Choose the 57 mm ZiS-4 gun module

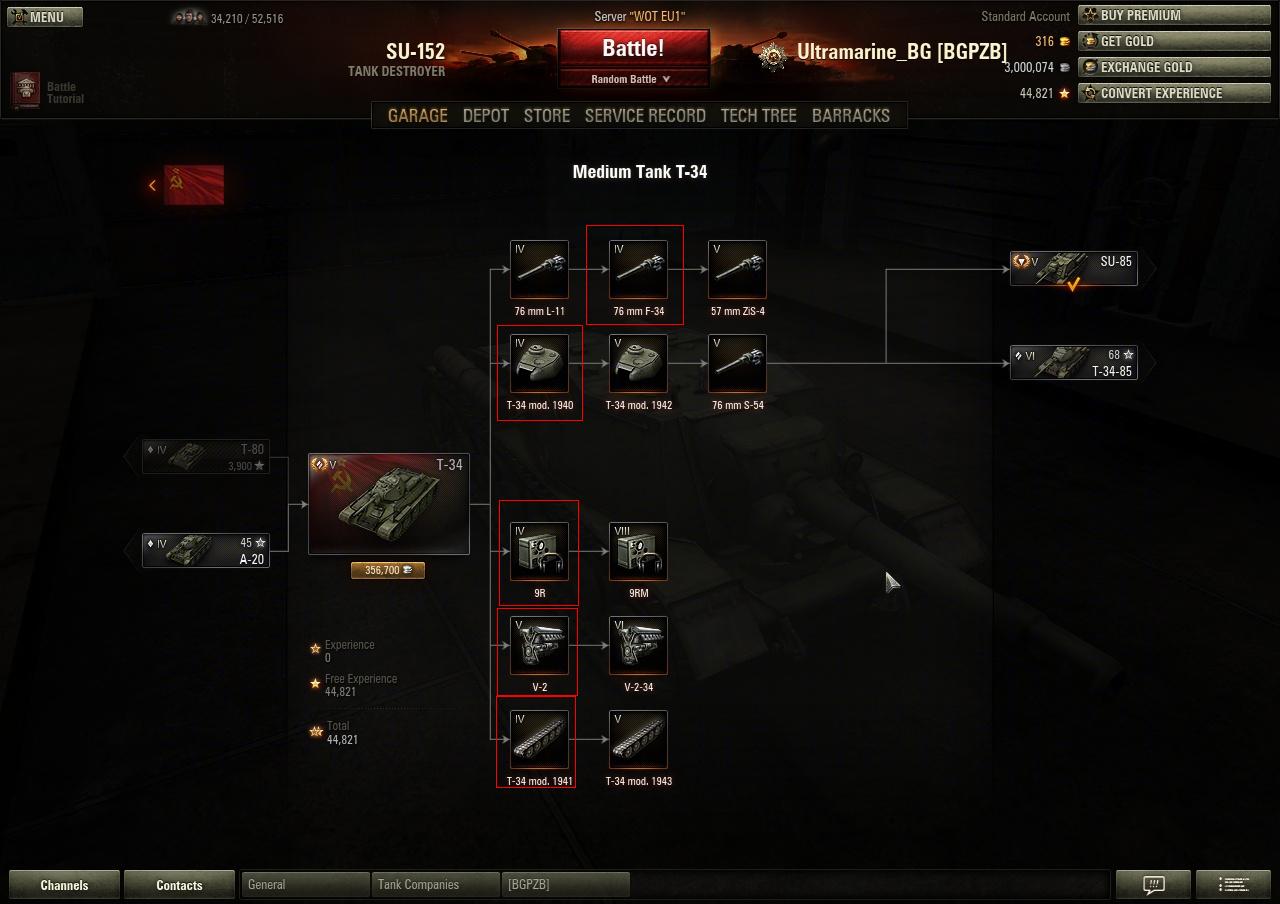[x=737, y=269]
